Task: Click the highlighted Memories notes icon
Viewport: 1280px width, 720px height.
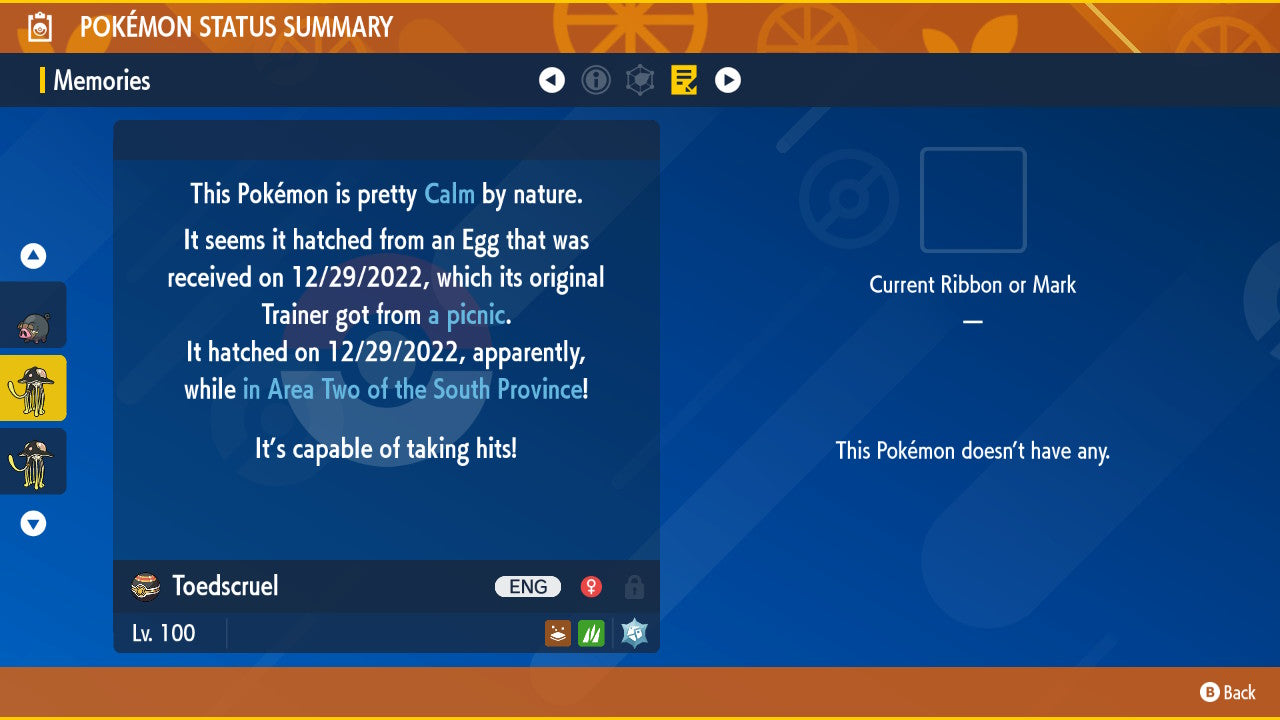Action: point(684,80)
